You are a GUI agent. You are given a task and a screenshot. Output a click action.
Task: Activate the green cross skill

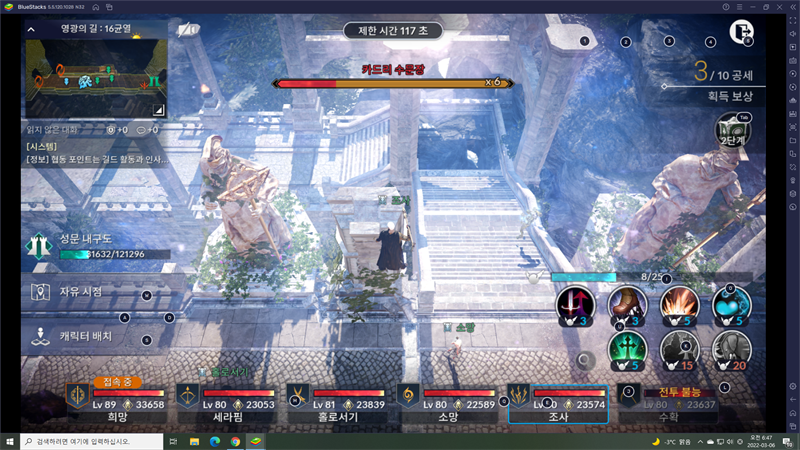(x=628, y=350)
